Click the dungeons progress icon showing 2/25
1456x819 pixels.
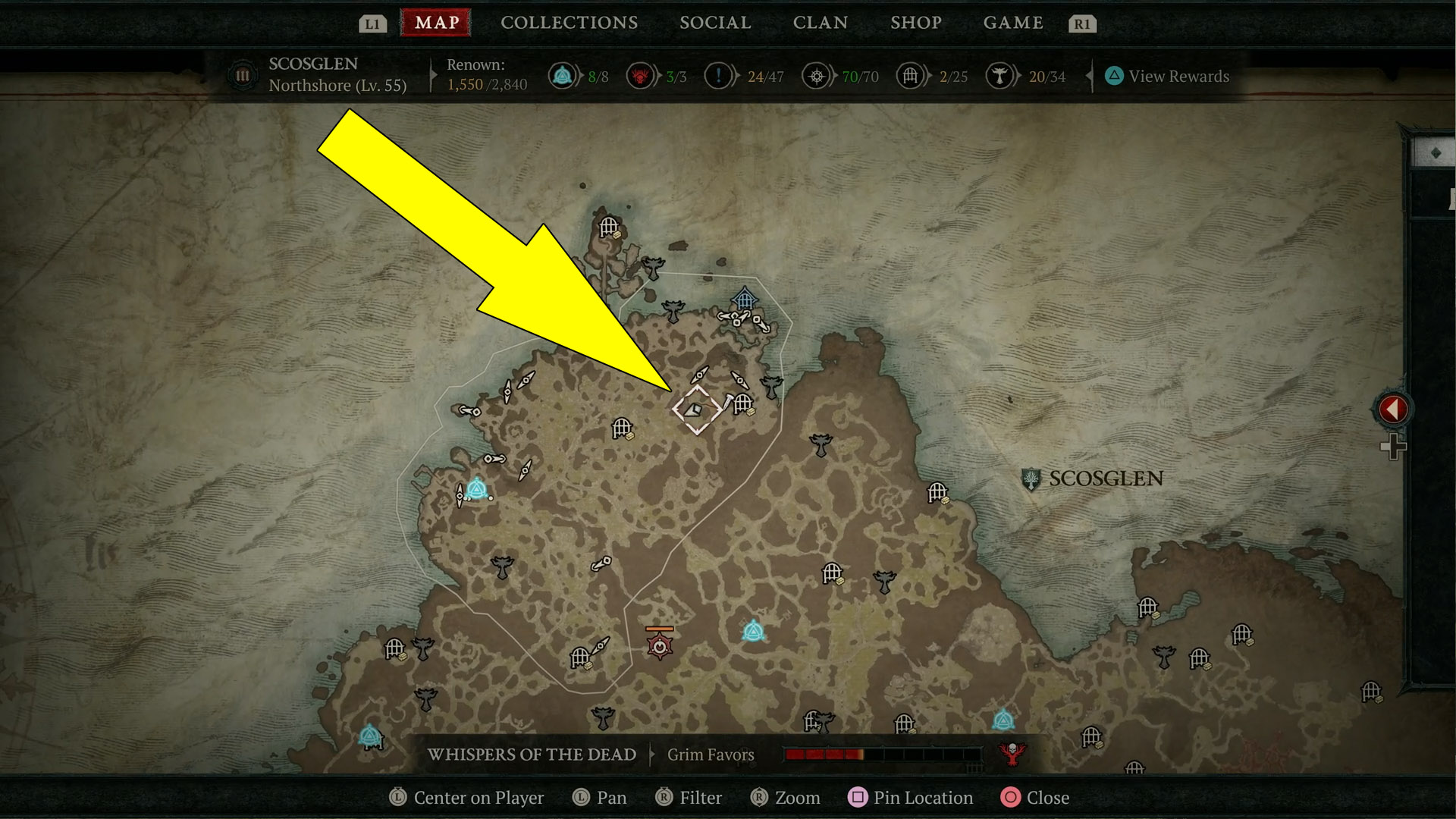910,76
